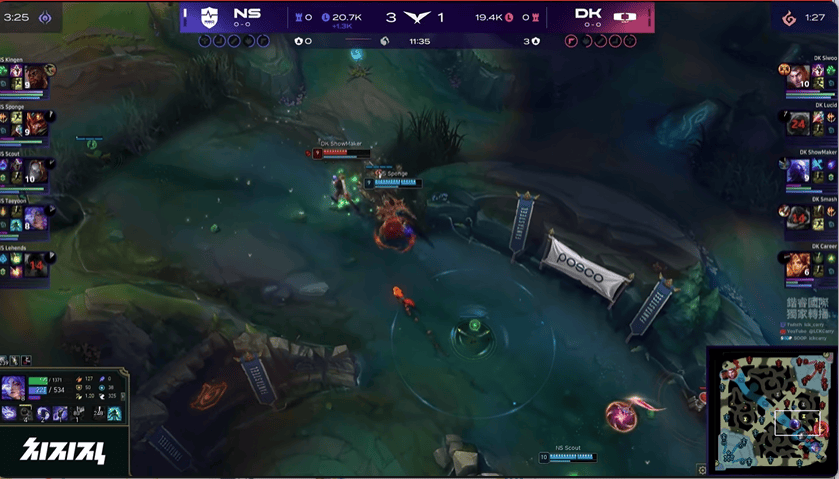Select DK Career's champion portrait
839x479 pixels.
[x=797, y=263]
